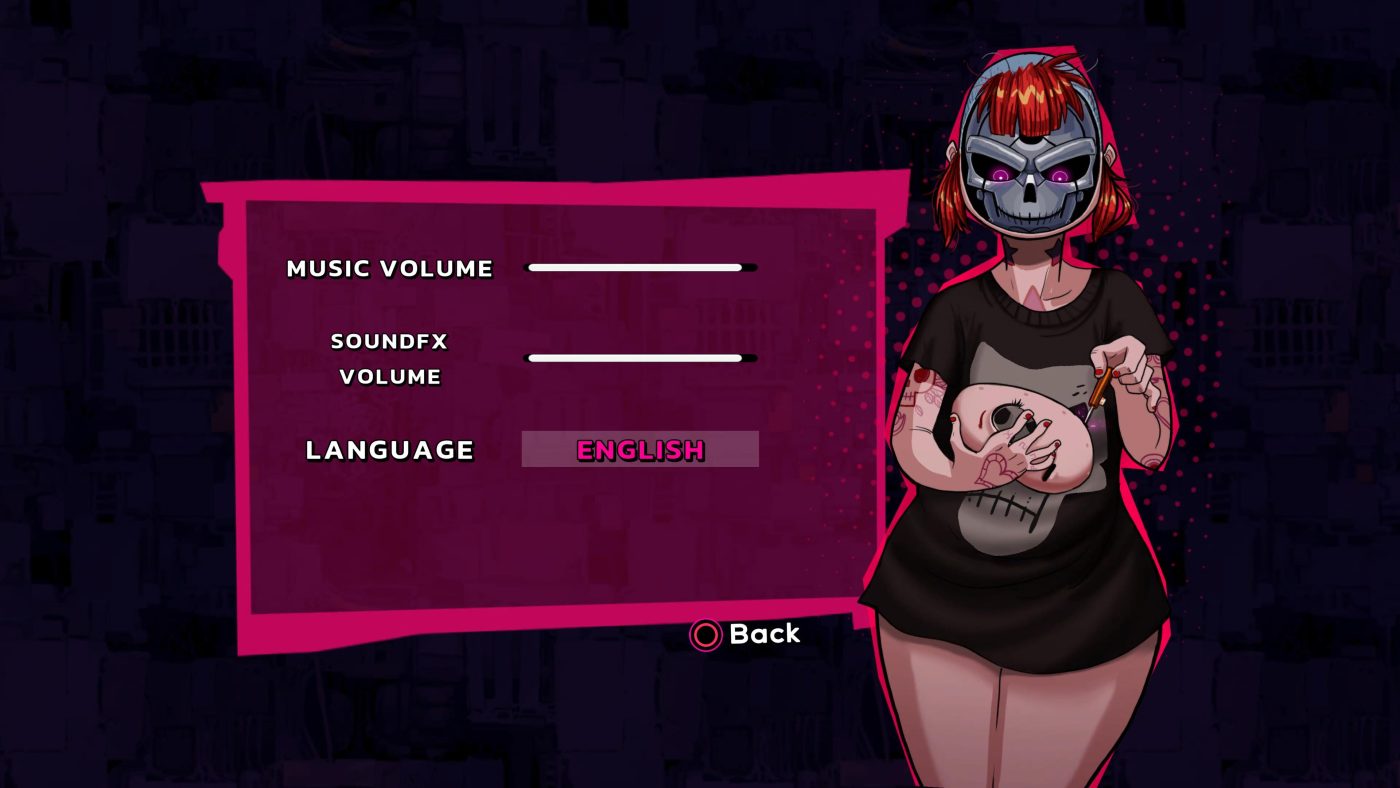Go back with the Back button
The width and height of the screenshot is (1400, 788).
746,634
